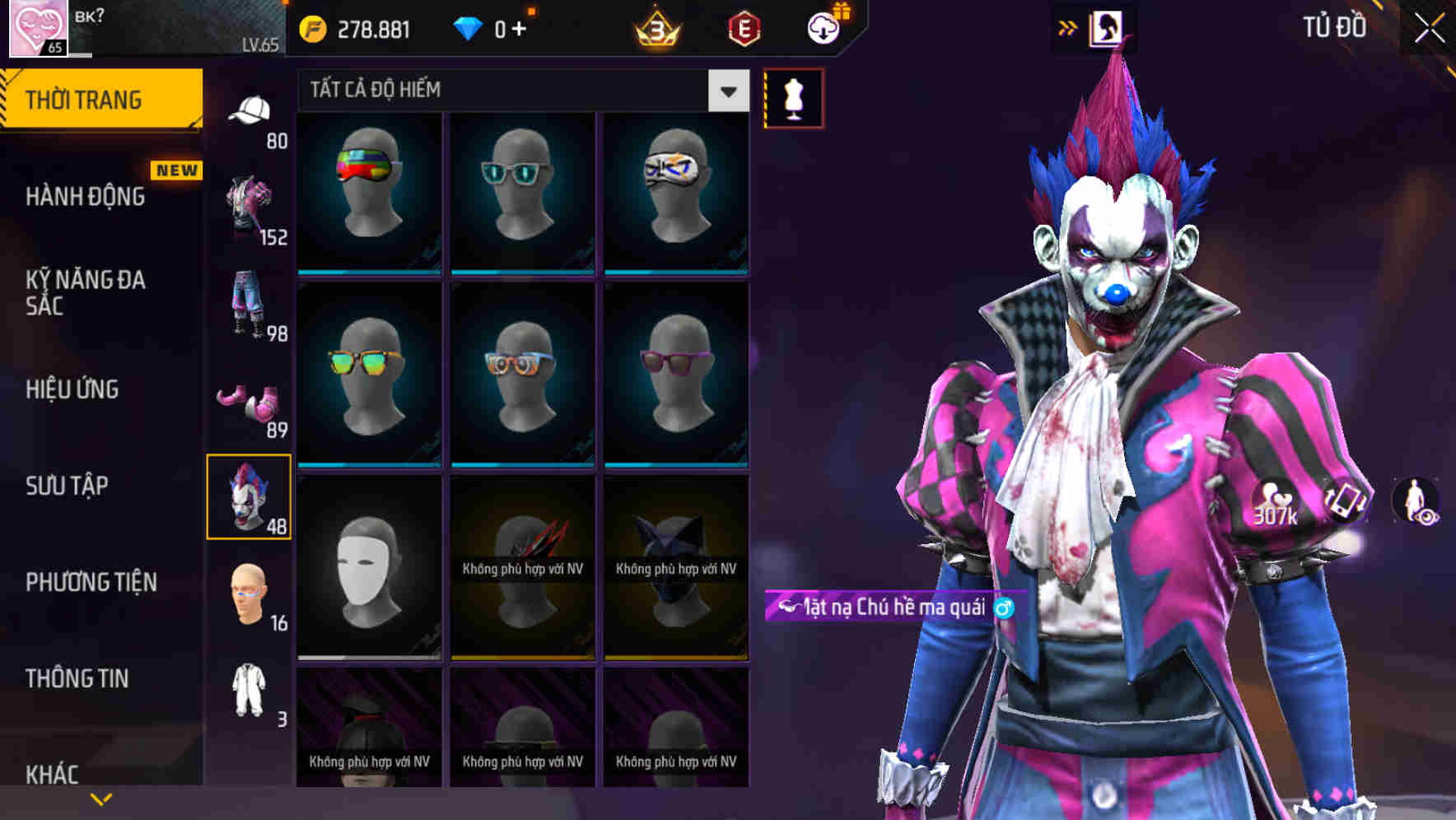Expand the sidebar with the bottom chevron

coord(99,797)
